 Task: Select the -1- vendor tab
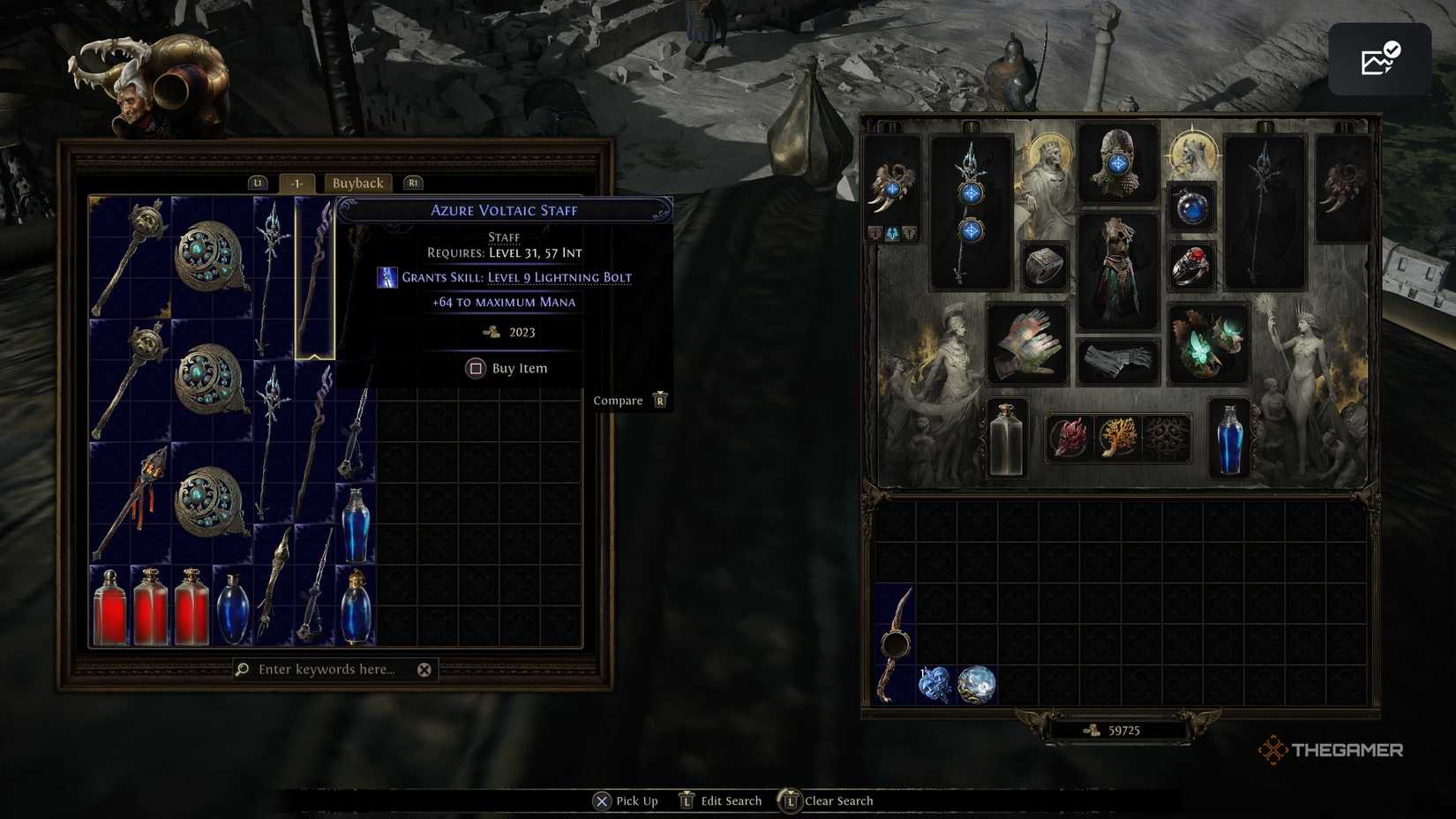[296, 183]
